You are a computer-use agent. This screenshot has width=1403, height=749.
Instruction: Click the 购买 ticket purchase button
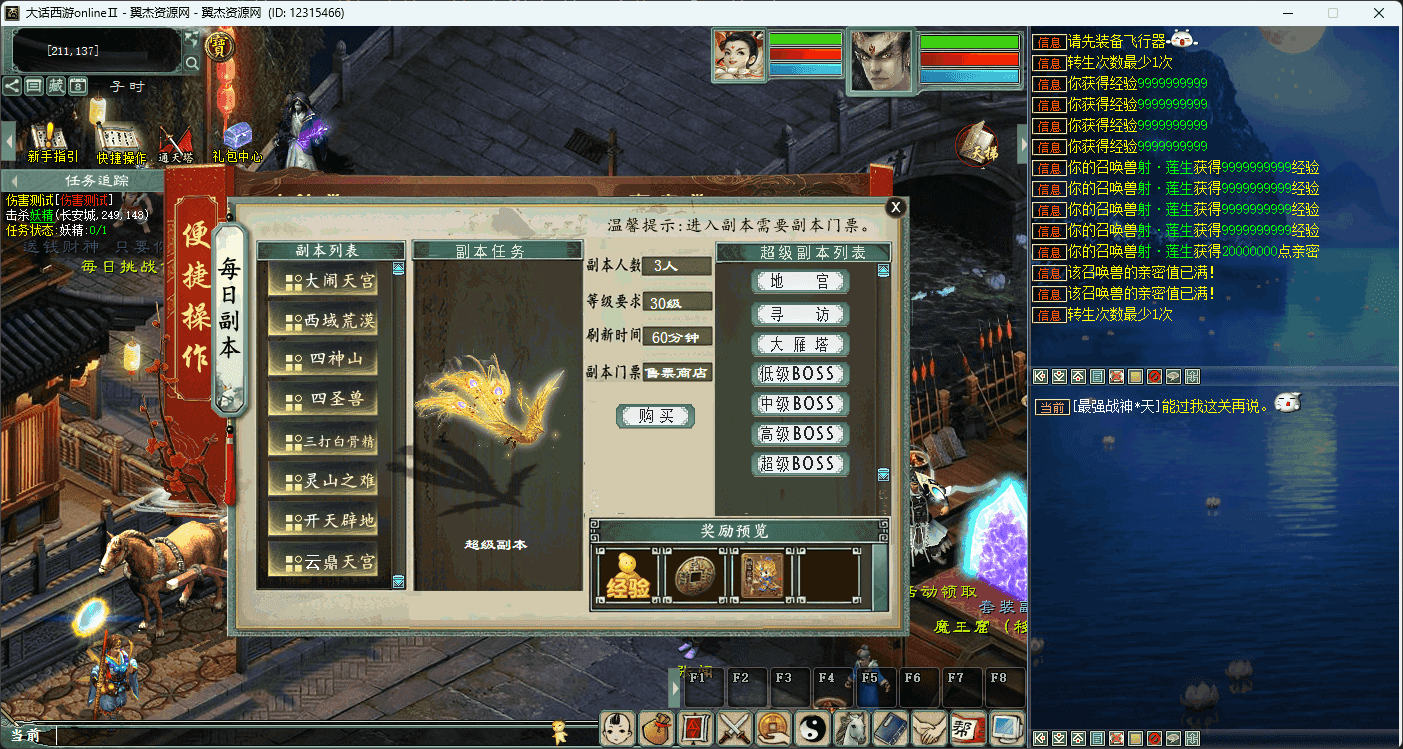655,416
